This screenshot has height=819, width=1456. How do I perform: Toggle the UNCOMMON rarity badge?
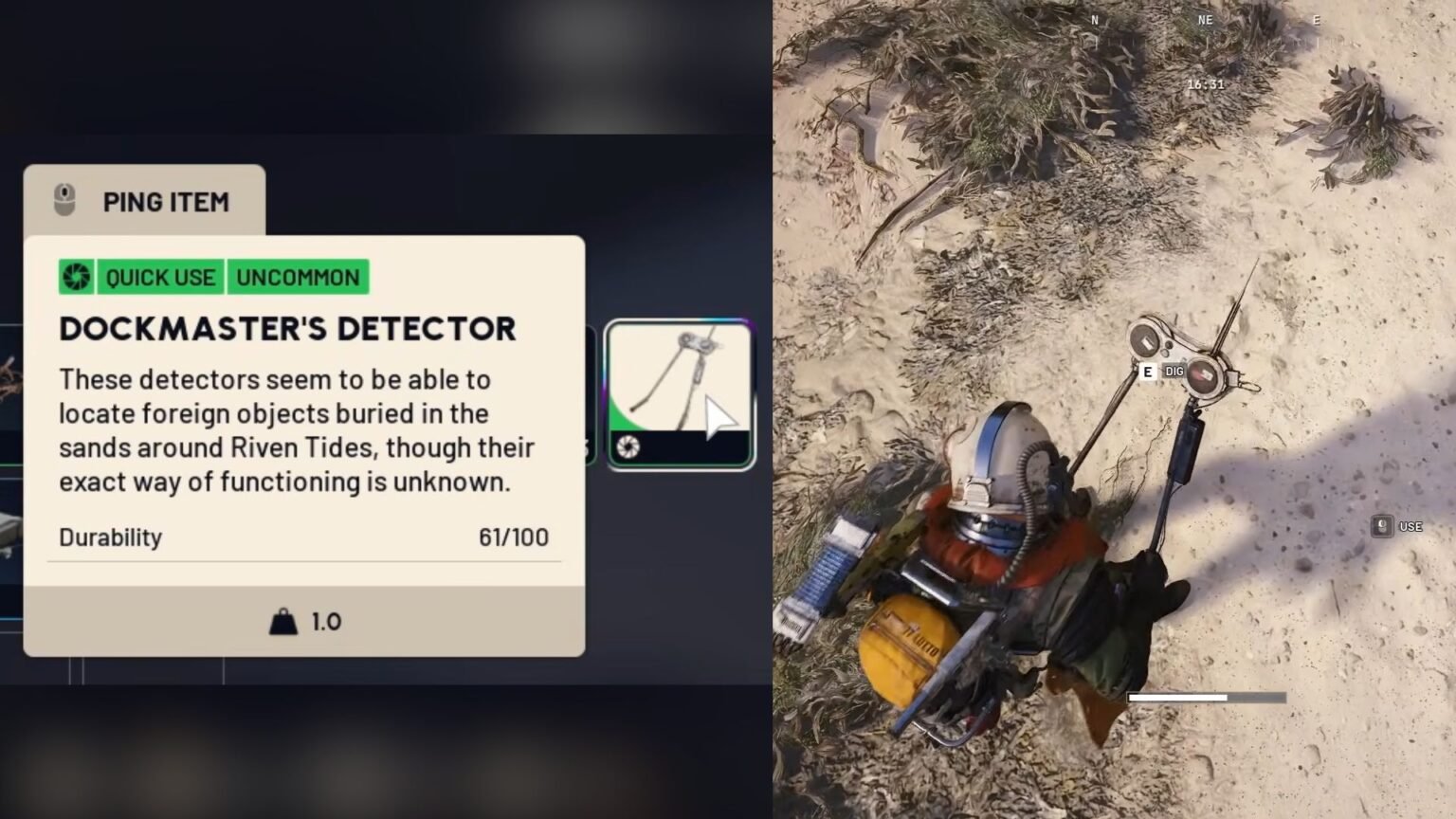click(299, 277)
